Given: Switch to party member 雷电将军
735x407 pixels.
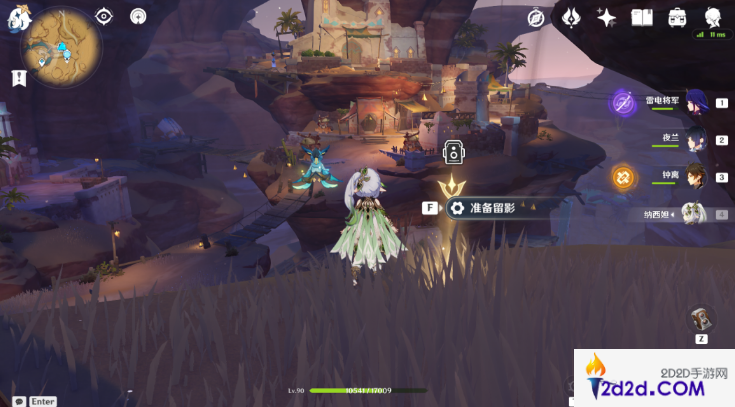Looking at the screenshot, I should tap(696, 102).
